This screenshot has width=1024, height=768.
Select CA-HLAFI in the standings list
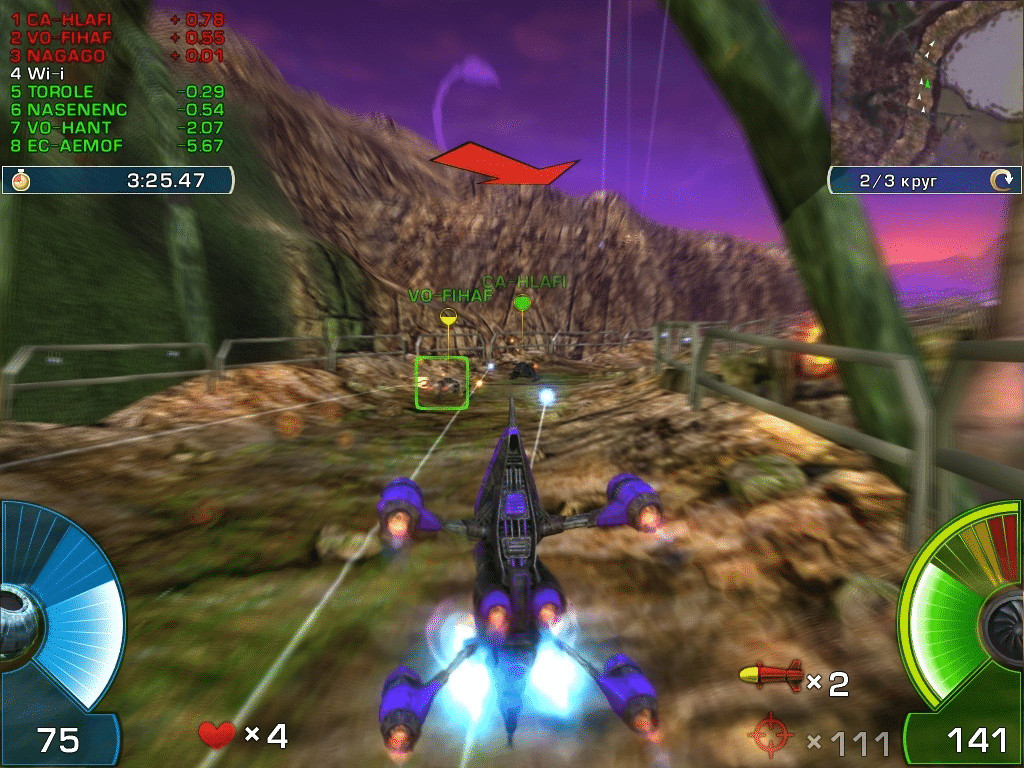[62, 20]
